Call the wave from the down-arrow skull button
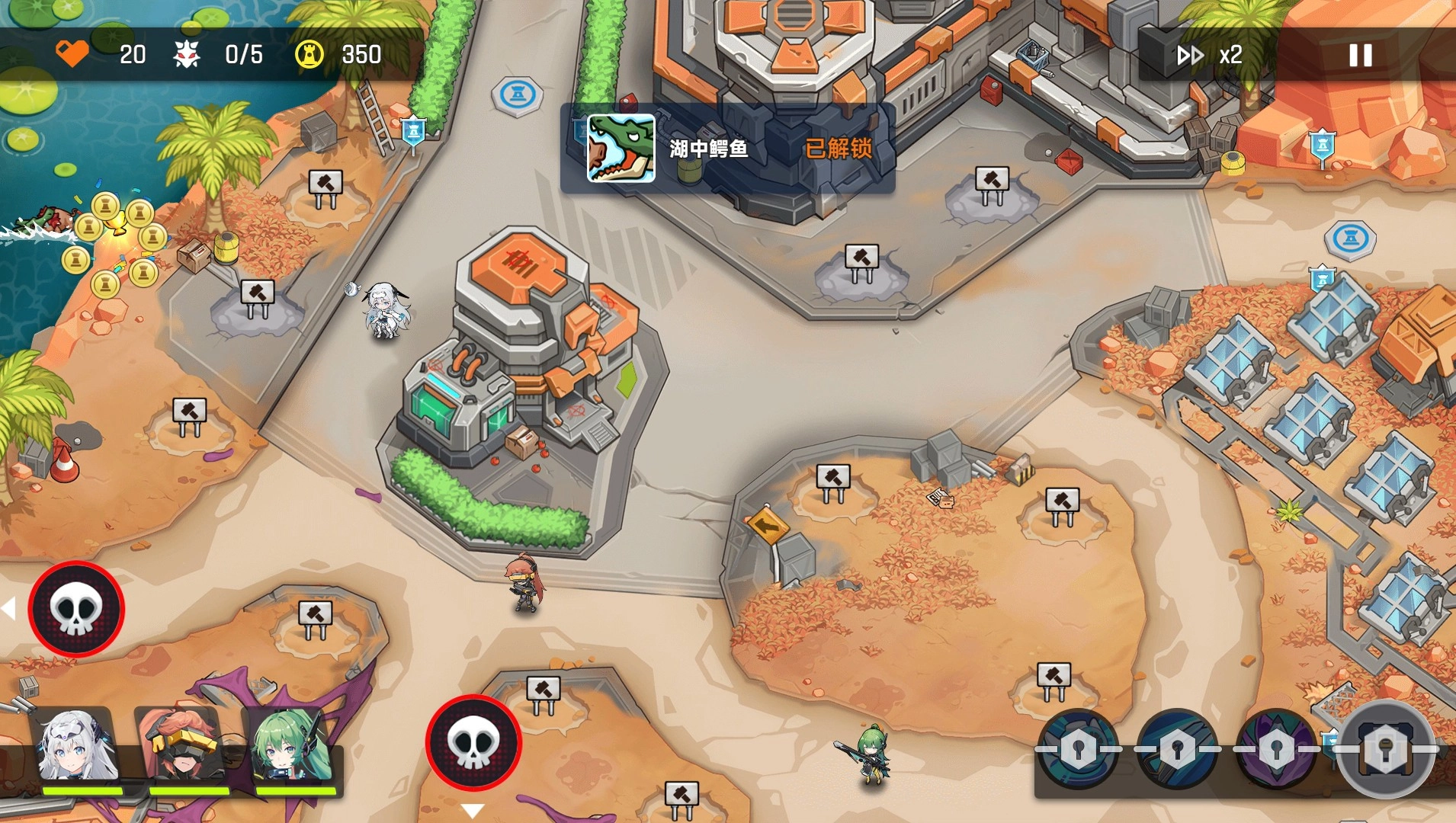1456x823 pixels. [473, 742]
